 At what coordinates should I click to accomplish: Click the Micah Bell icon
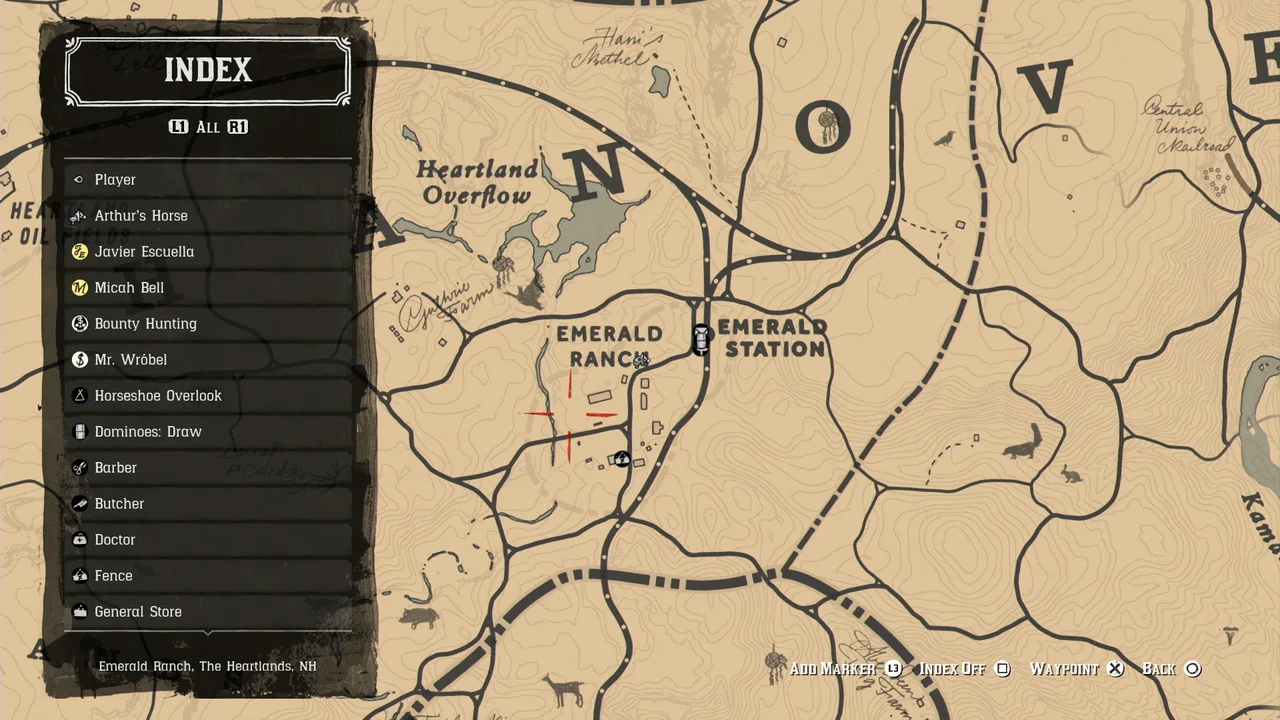(x=79, y=287)
